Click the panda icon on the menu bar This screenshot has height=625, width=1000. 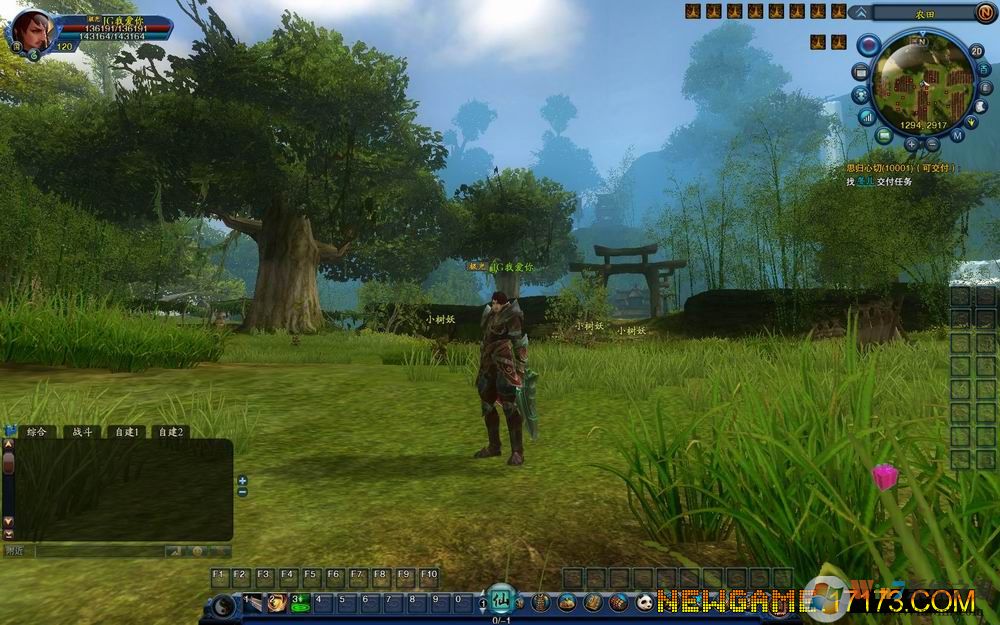pyautogui.click(x=643, y=602)
